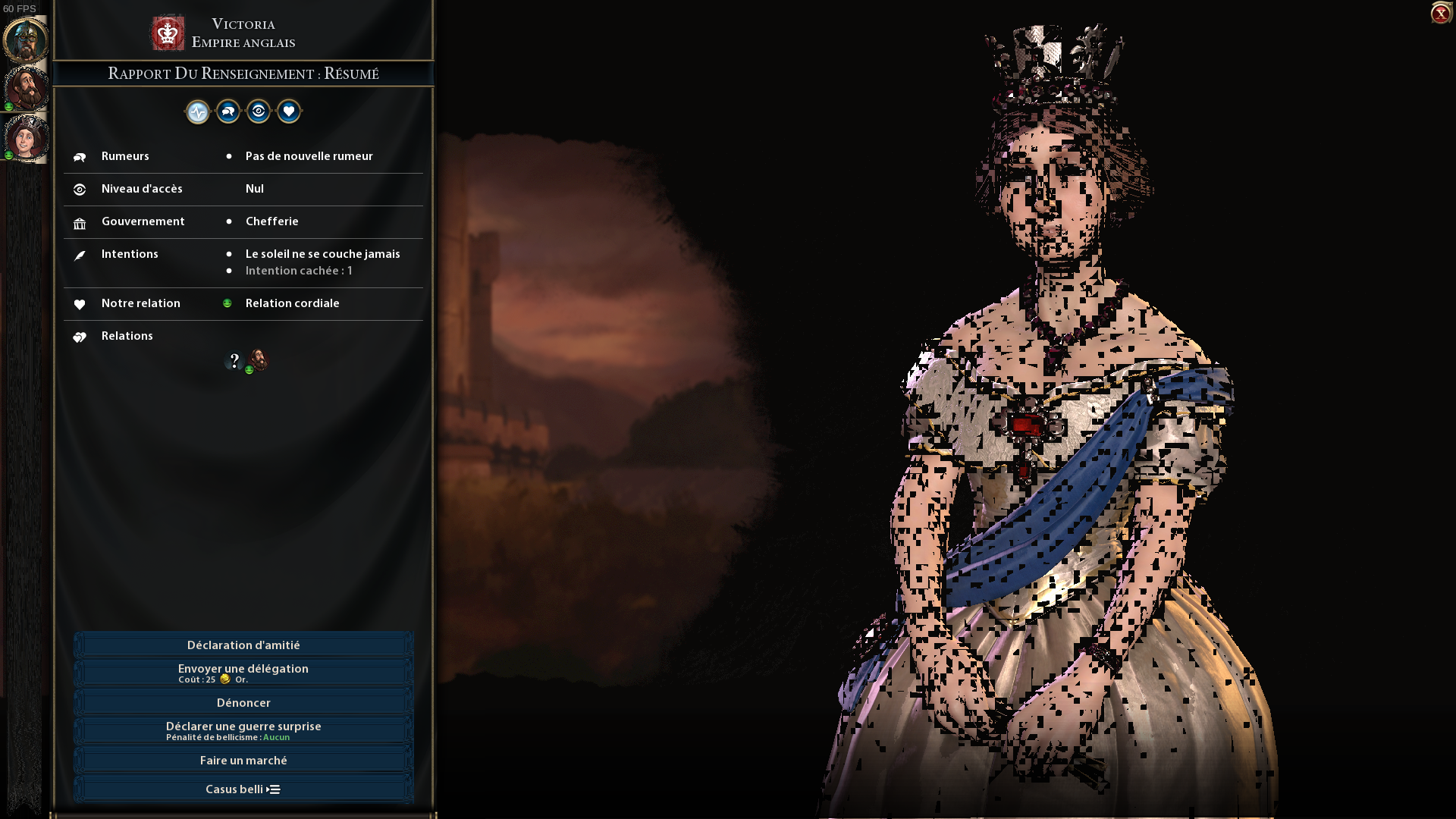Click the bearded leader icon under Relations
Screen dimensions: 1456x819
[259, 360]
